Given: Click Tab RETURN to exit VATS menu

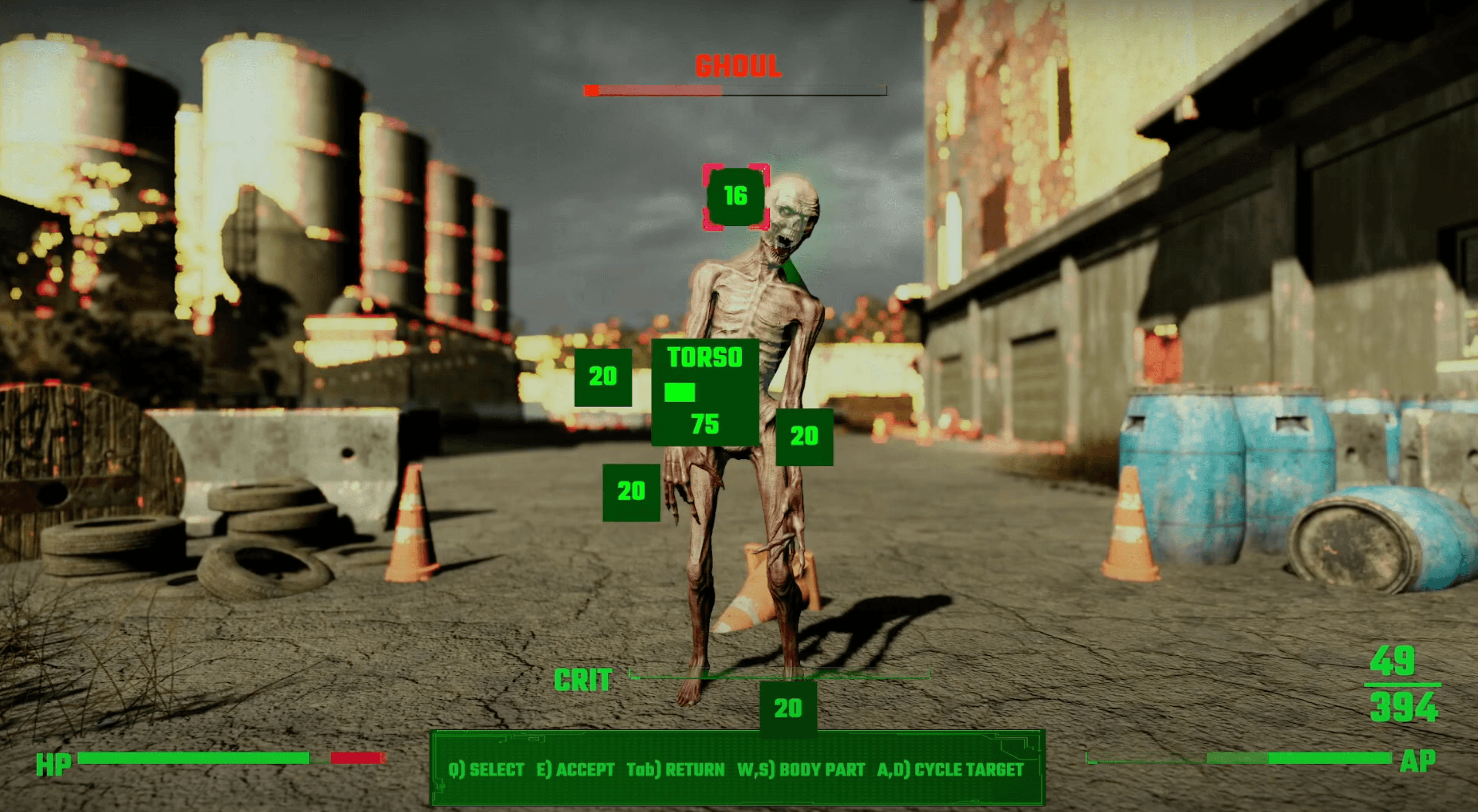Looking at the screenshot, I should click(675, 769).
